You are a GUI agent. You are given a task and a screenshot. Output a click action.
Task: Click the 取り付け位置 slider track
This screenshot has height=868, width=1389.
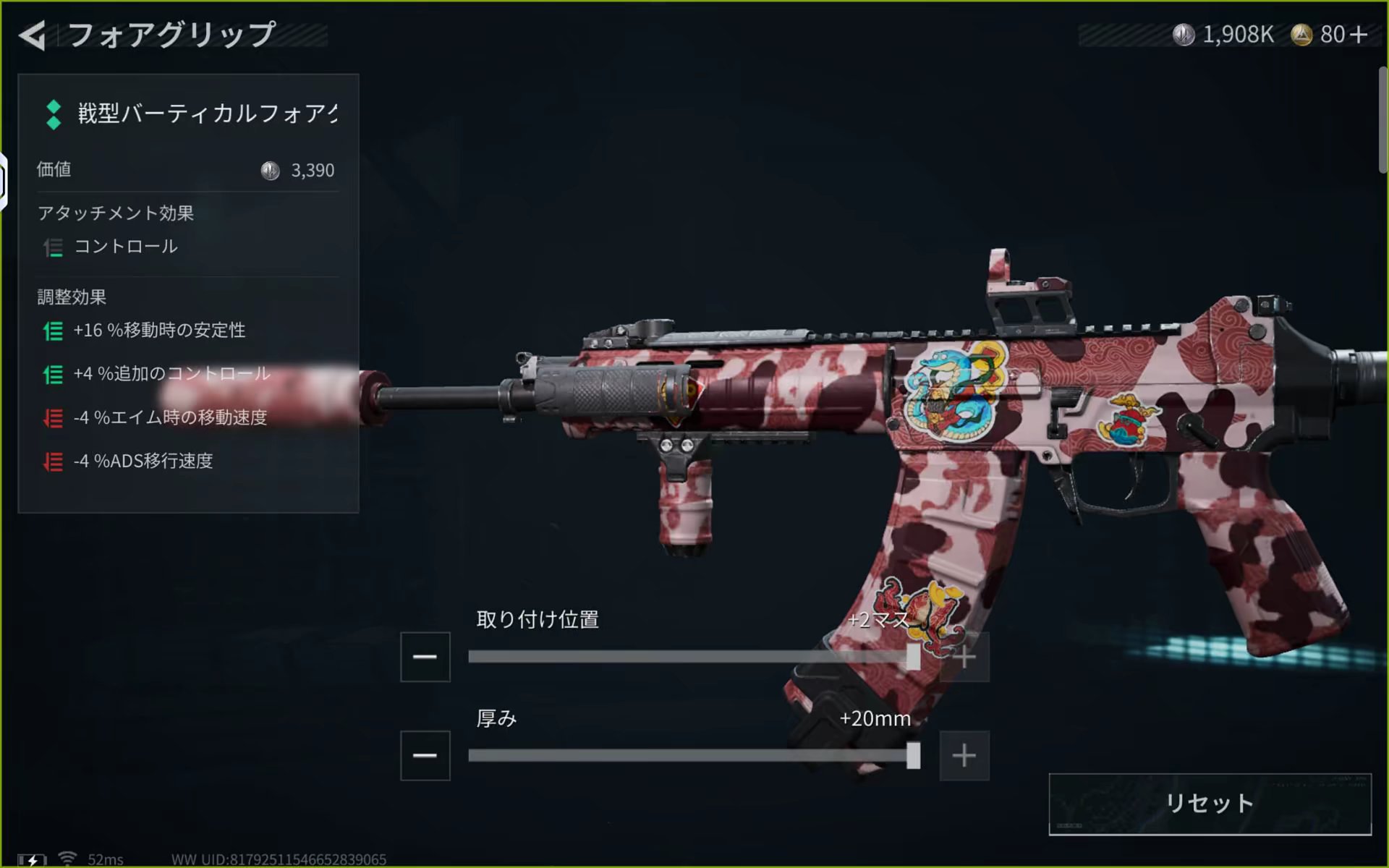687,657
